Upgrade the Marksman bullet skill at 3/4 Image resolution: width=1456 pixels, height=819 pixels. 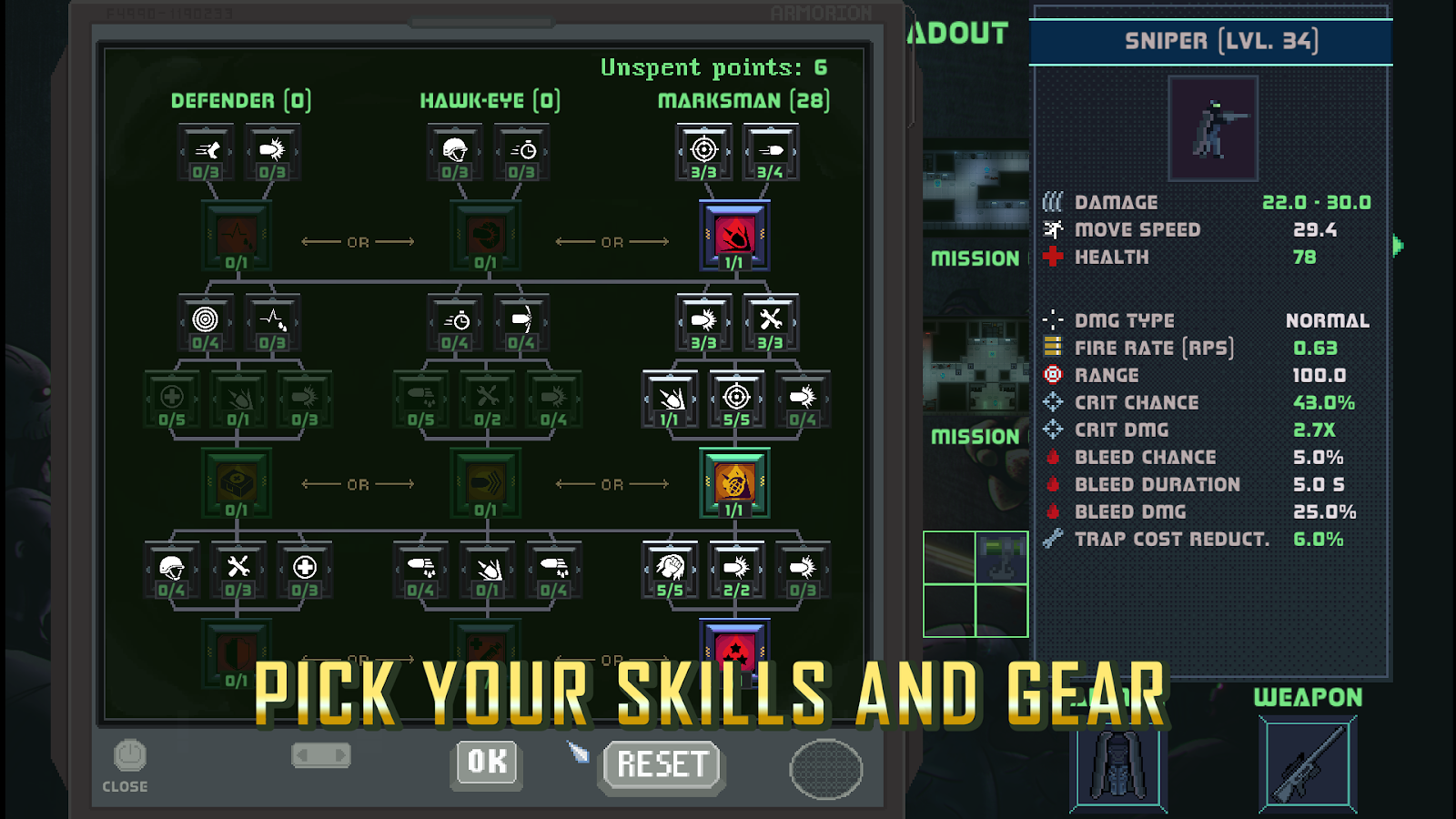(x=770, y=152)
